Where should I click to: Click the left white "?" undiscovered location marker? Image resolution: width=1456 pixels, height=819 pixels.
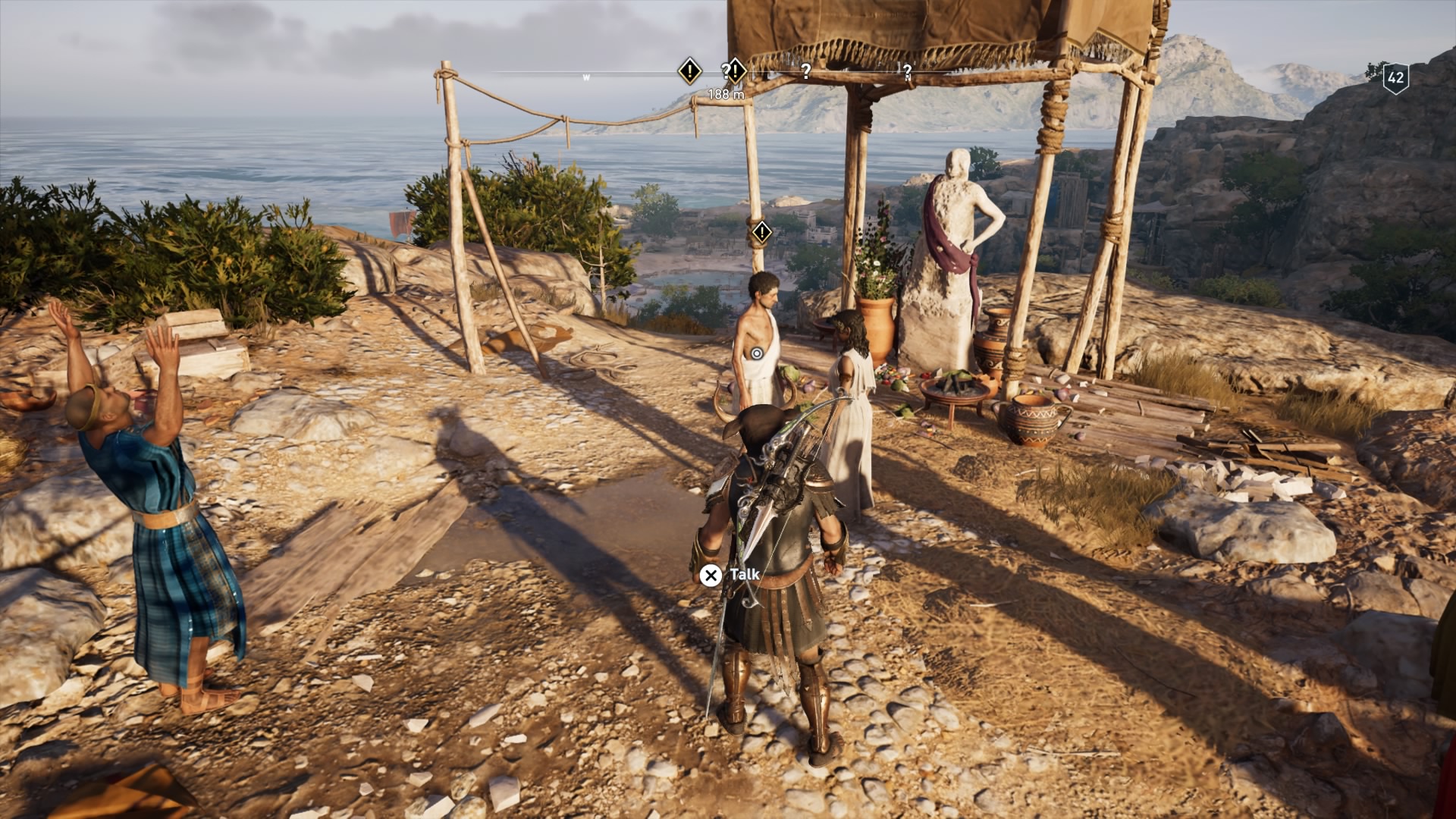point(806,73)
